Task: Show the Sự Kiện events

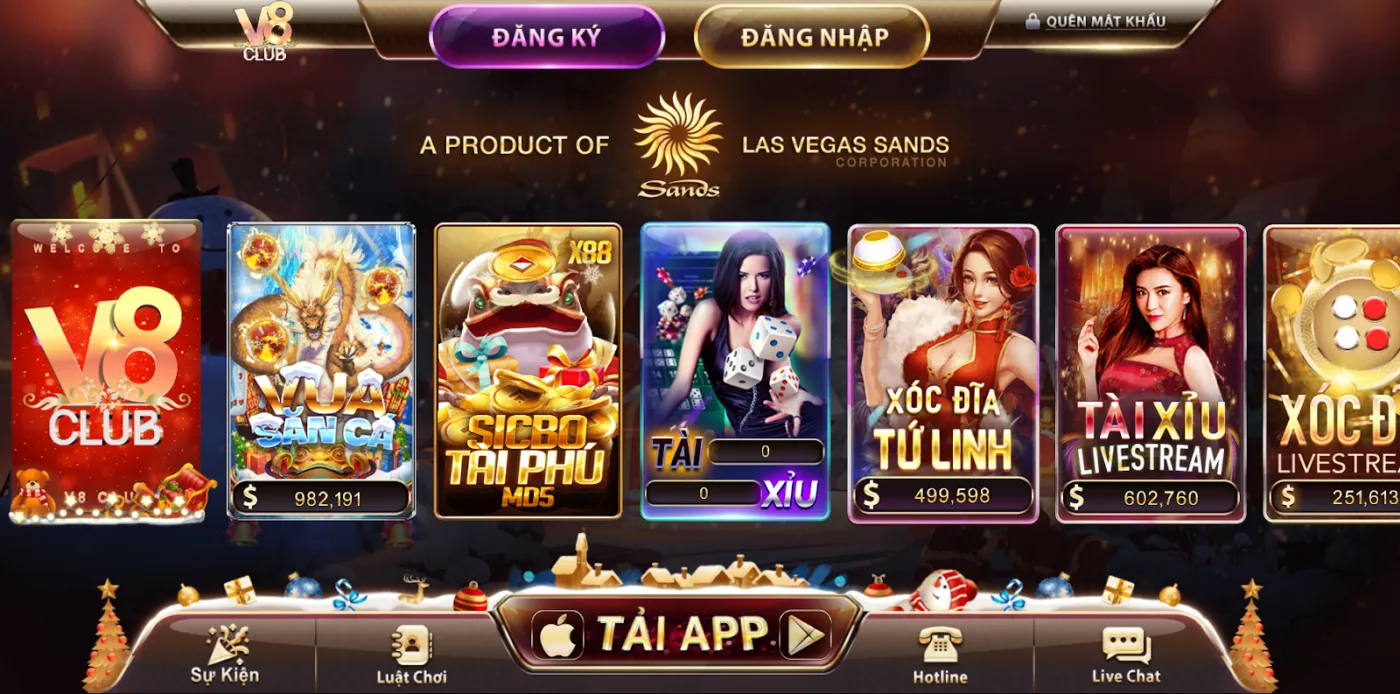Action: pyautogui.click(x=225, y=653)
